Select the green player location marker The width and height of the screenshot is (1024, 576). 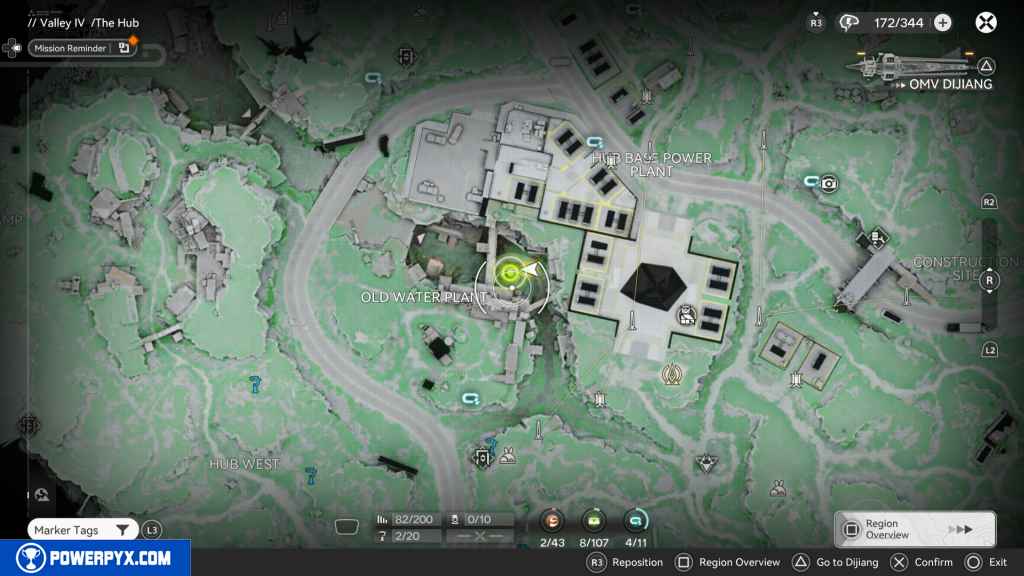click(510, 272)
